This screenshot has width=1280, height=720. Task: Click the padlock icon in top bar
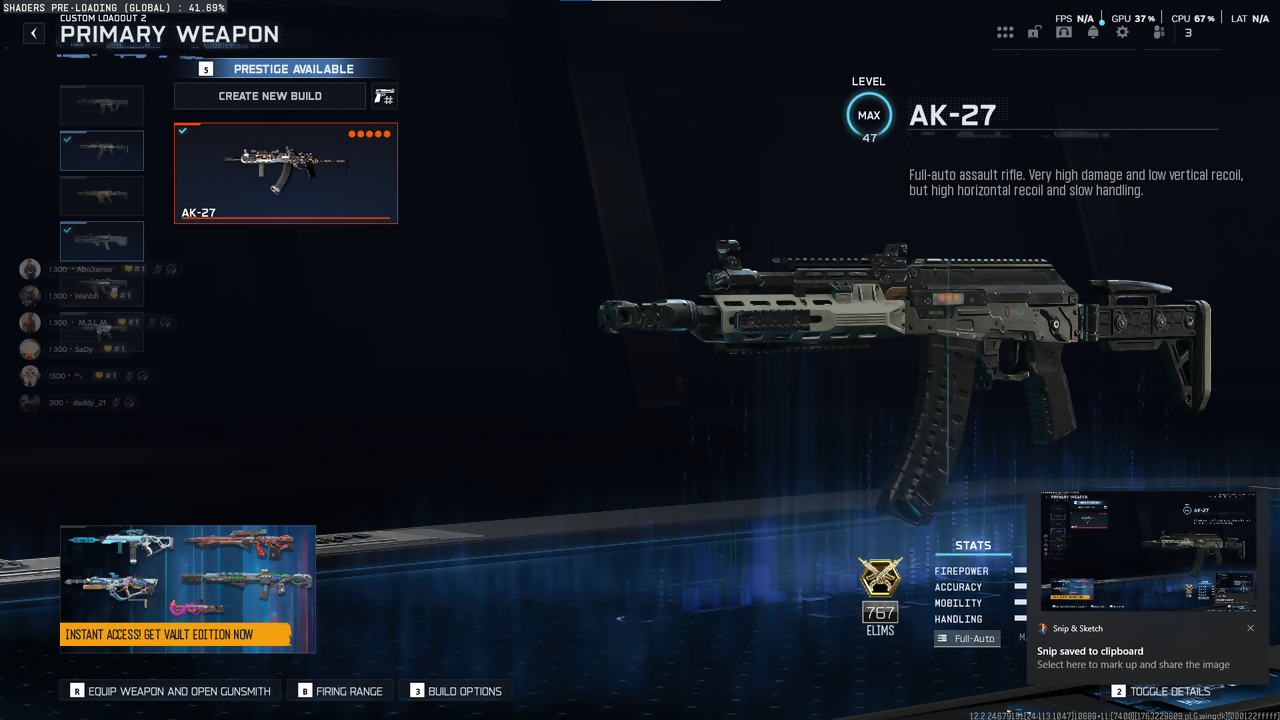pyautogui.click(x=1034, y=33)
